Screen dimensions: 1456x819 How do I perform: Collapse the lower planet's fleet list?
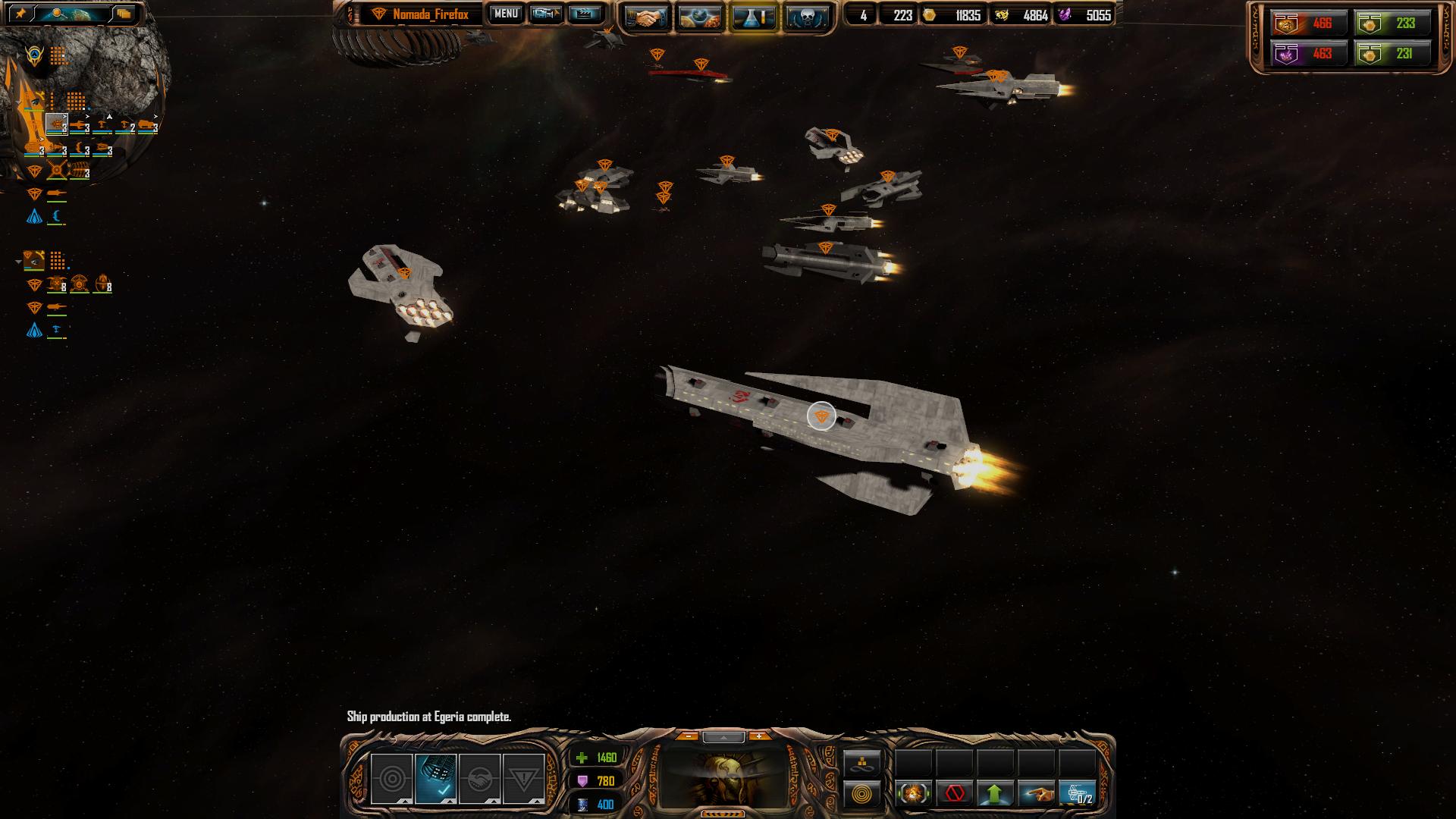(18, 262)
